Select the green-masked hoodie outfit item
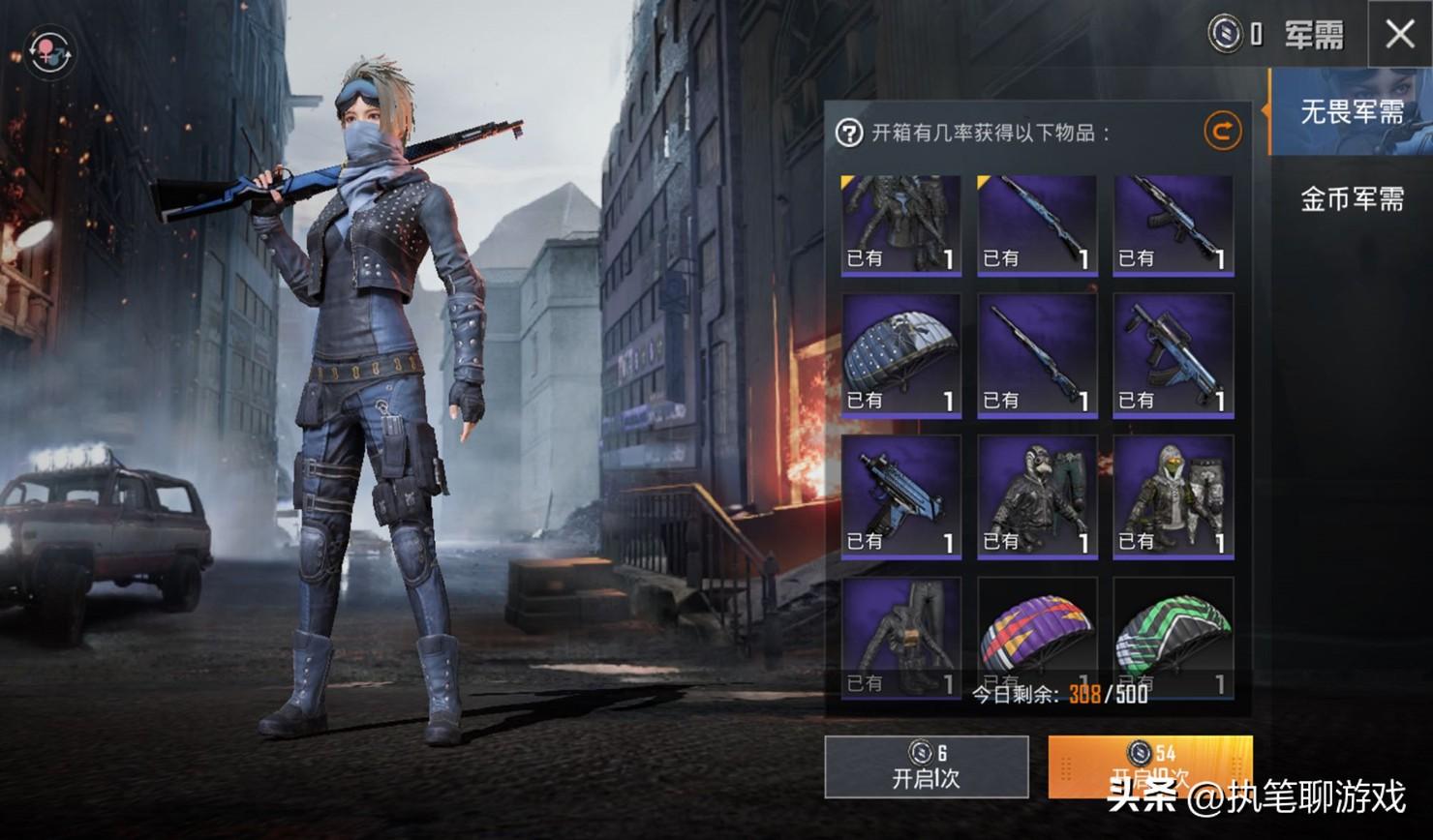 (1173, 496)
